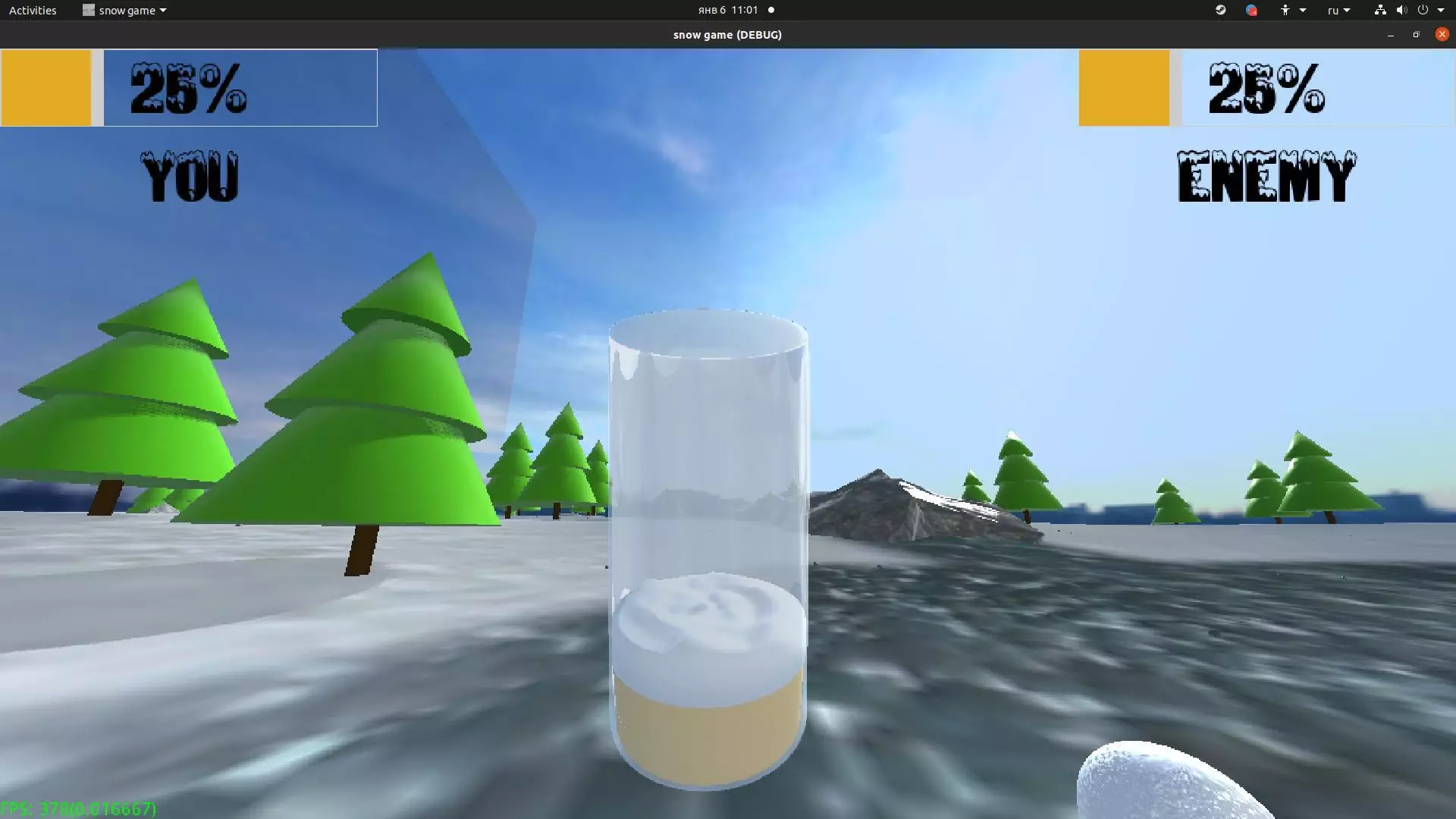
Task: Expand the system status menu chevron at top right
Action: click(x=1442, y=10)
